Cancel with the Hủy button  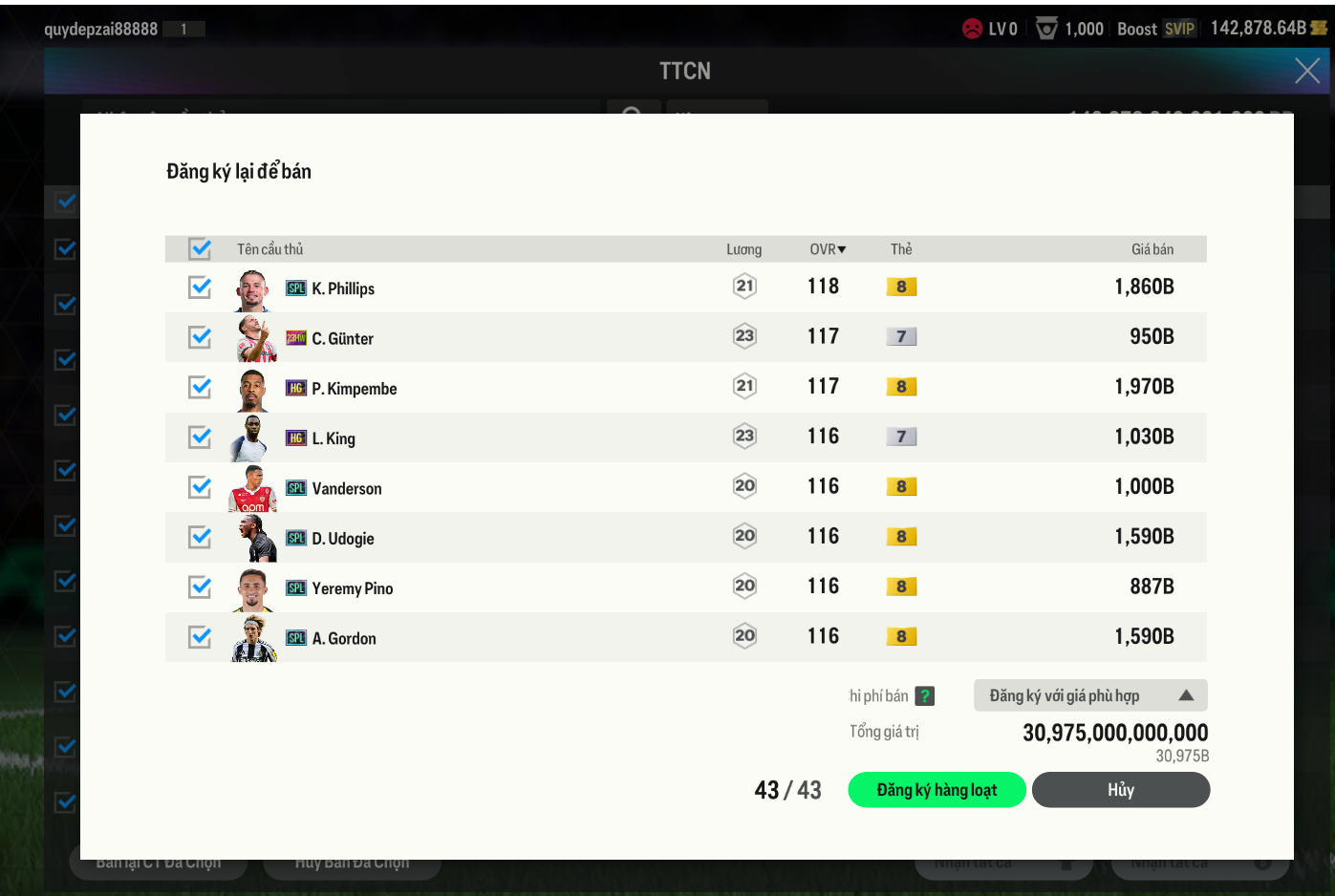coord(1121,790)
